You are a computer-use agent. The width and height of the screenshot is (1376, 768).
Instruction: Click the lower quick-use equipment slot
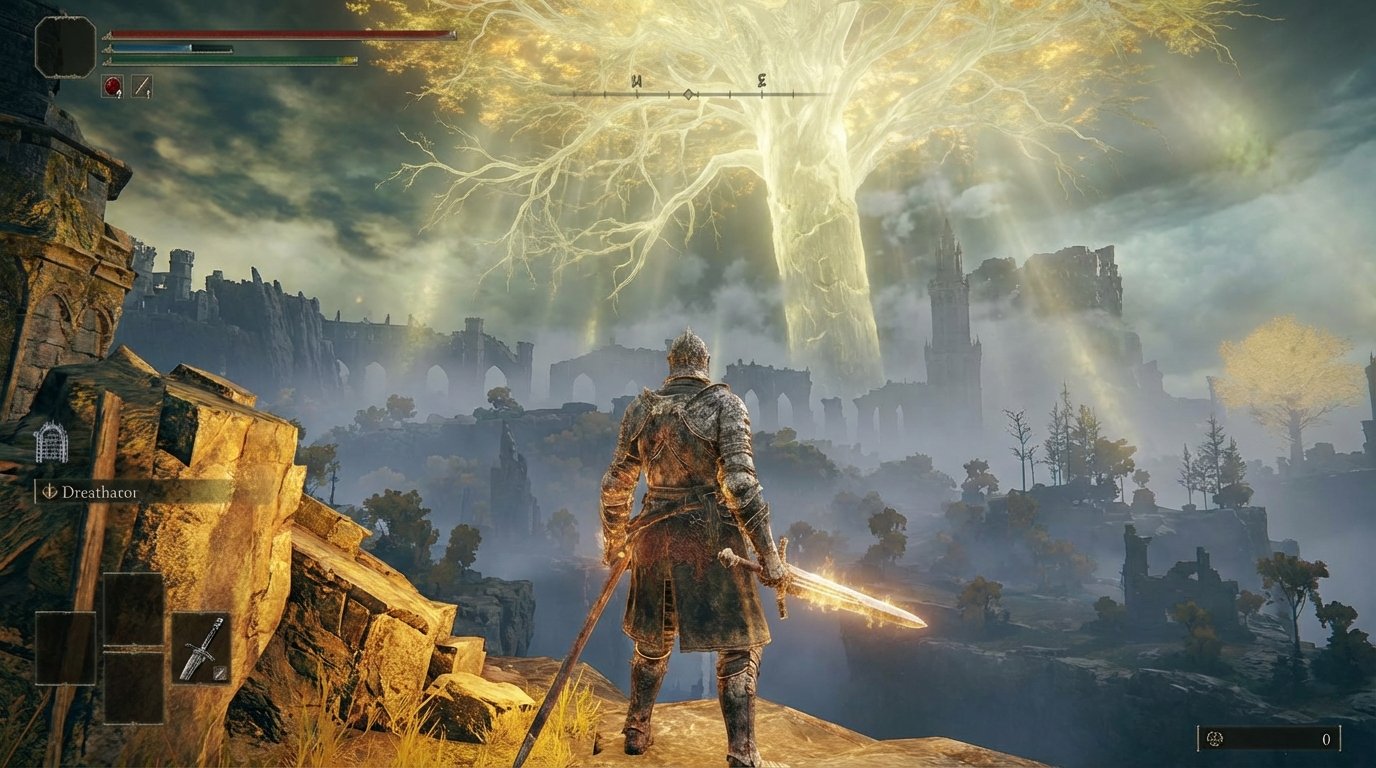[133, 690]
